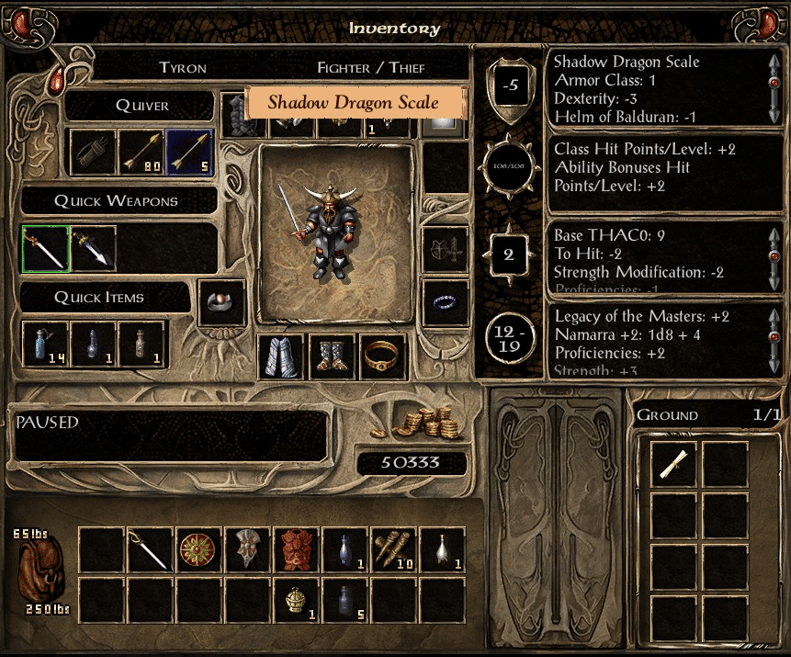Select the round red shield in backpack
The width and height of the screenshot is (791, 657).
coord(200,551)
